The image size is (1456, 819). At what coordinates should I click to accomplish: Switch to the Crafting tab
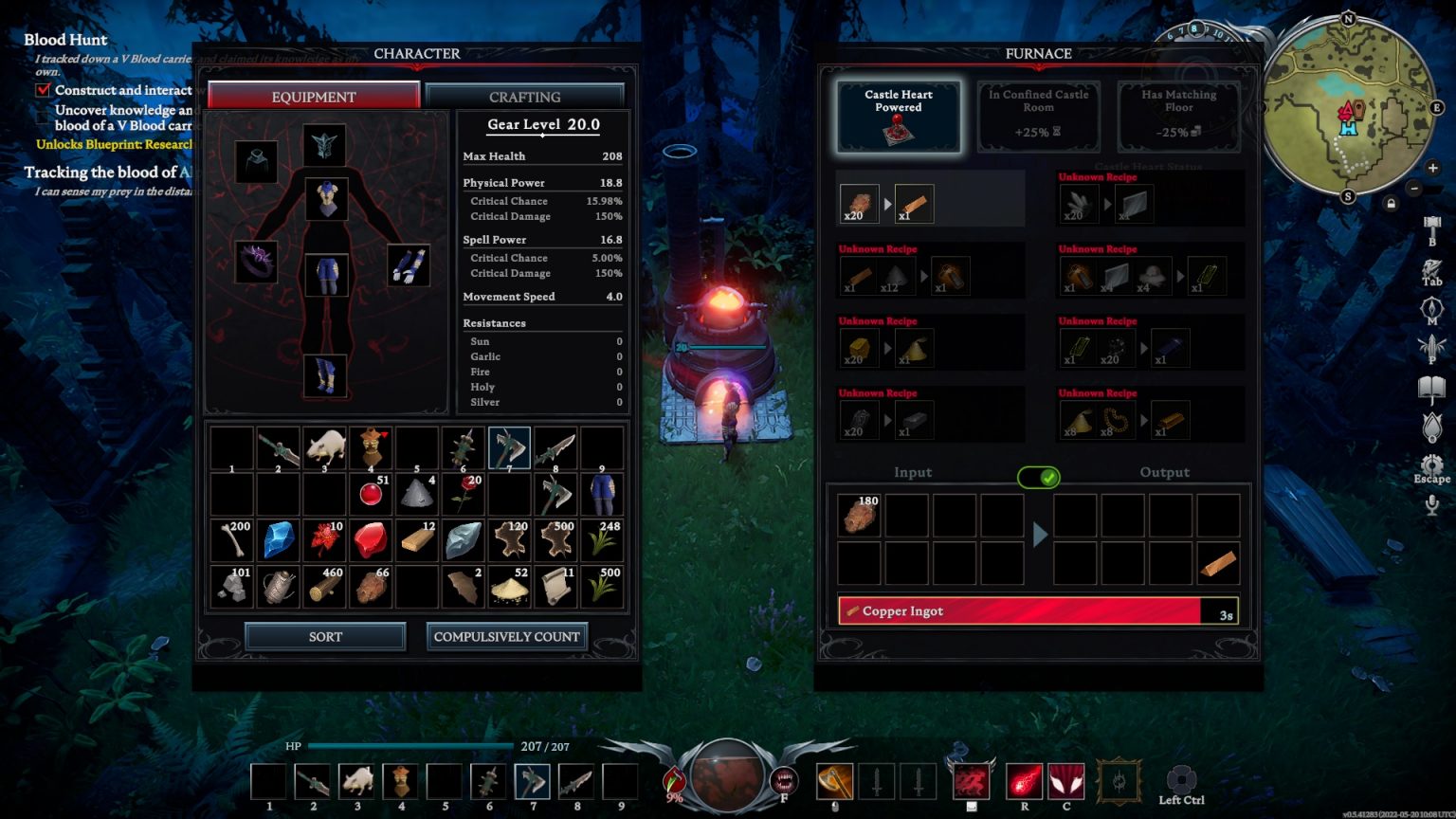pos(525,96)
